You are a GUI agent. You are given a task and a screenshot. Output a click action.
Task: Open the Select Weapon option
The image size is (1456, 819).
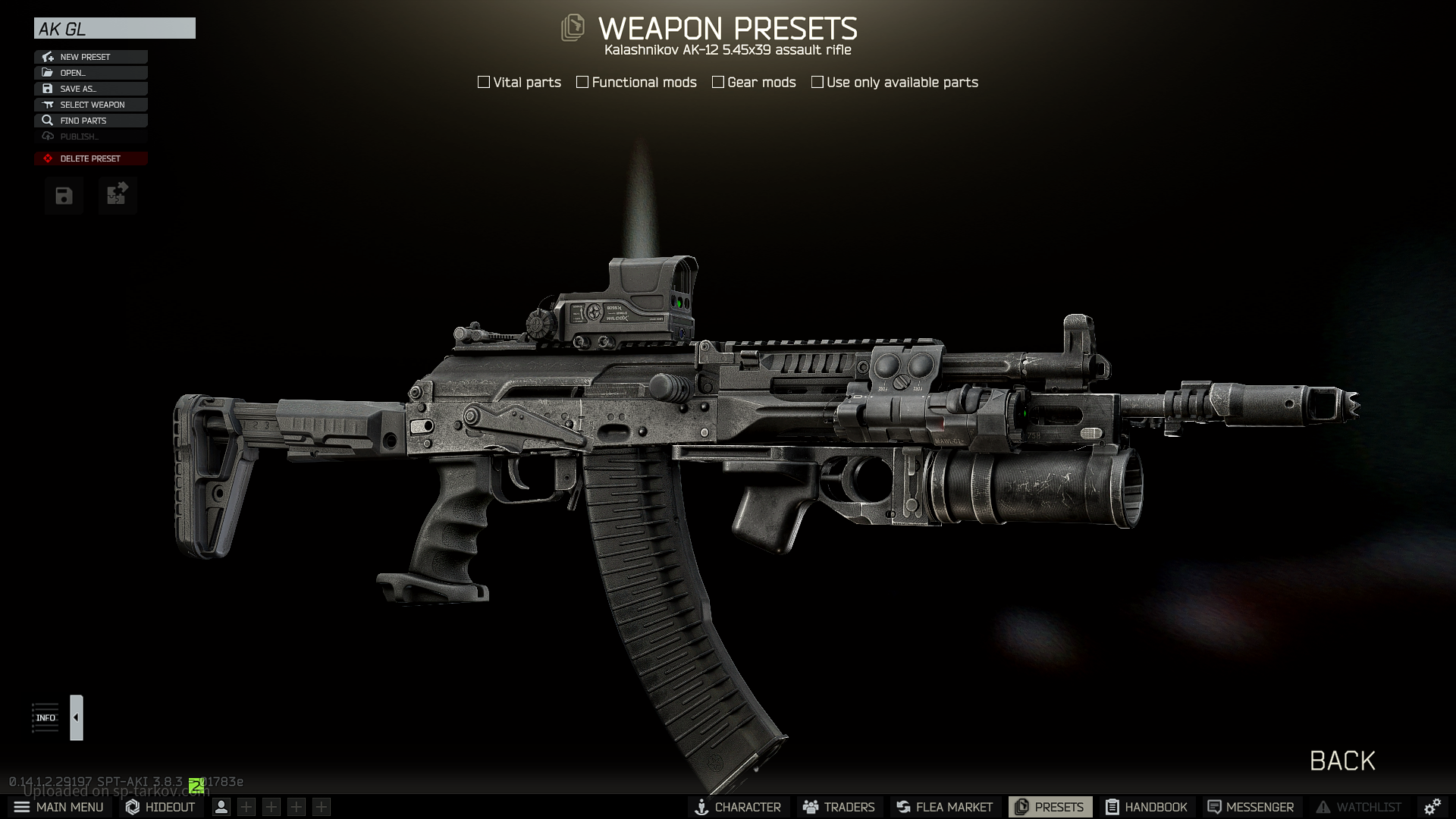click(x=90, y=105)
